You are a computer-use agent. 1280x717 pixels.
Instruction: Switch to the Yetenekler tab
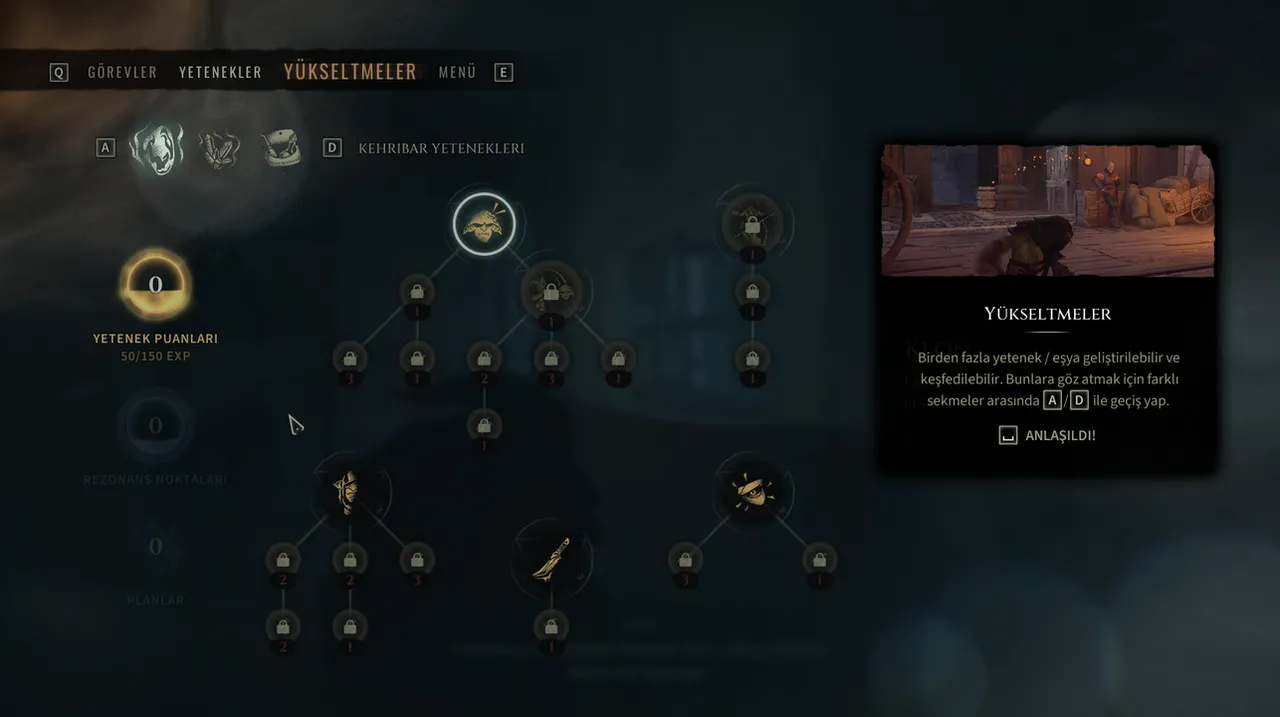pyautogui.click(x=220, y=72)
